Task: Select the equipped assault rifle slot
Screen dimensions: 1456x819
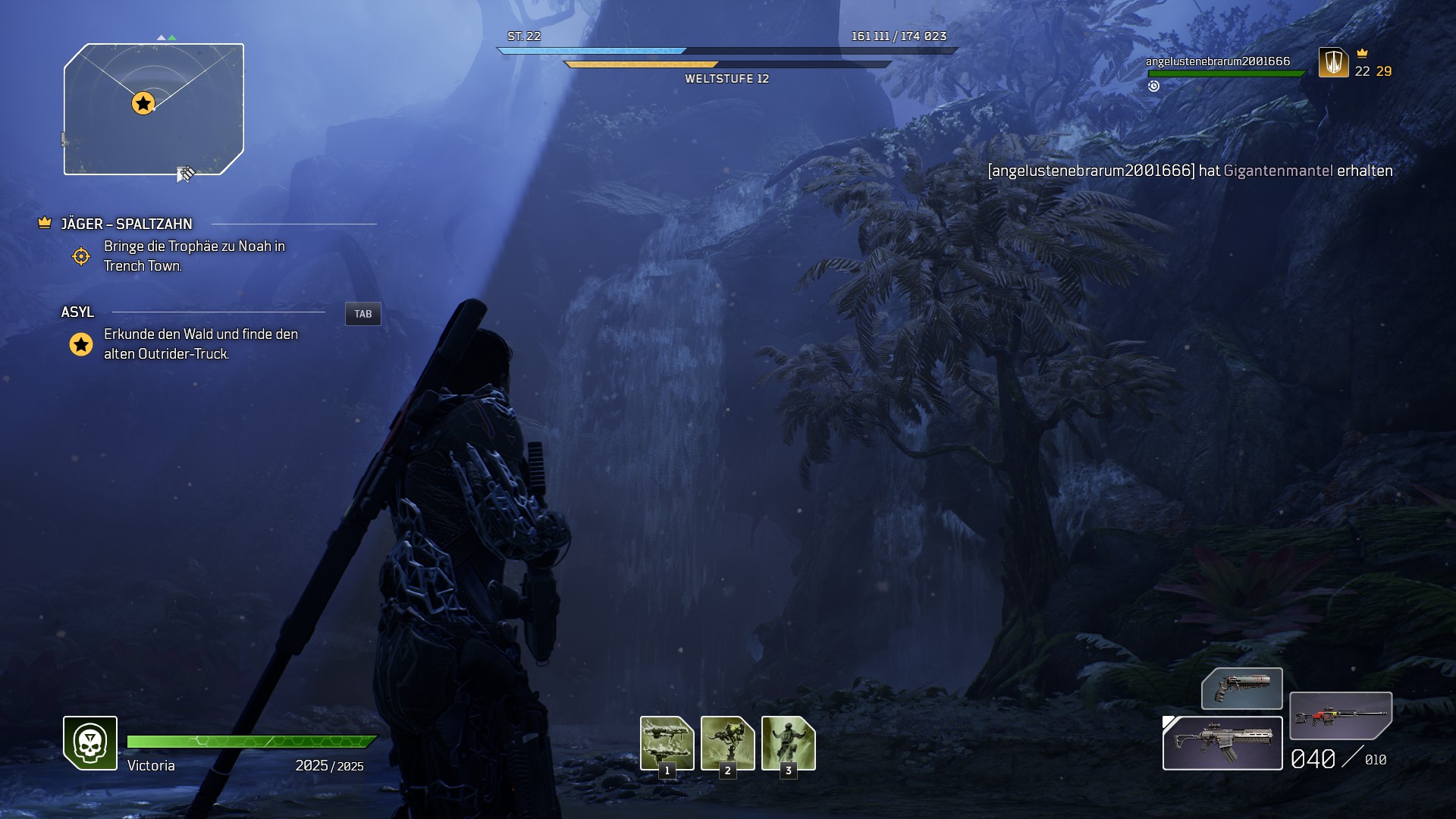Action: [1222, 742]
